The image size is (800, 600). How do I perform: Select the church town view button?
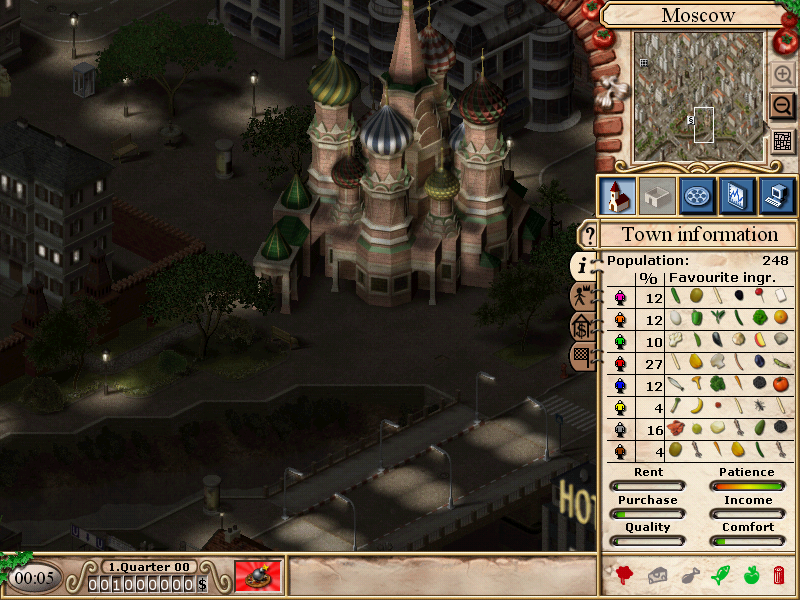[617, 195]
